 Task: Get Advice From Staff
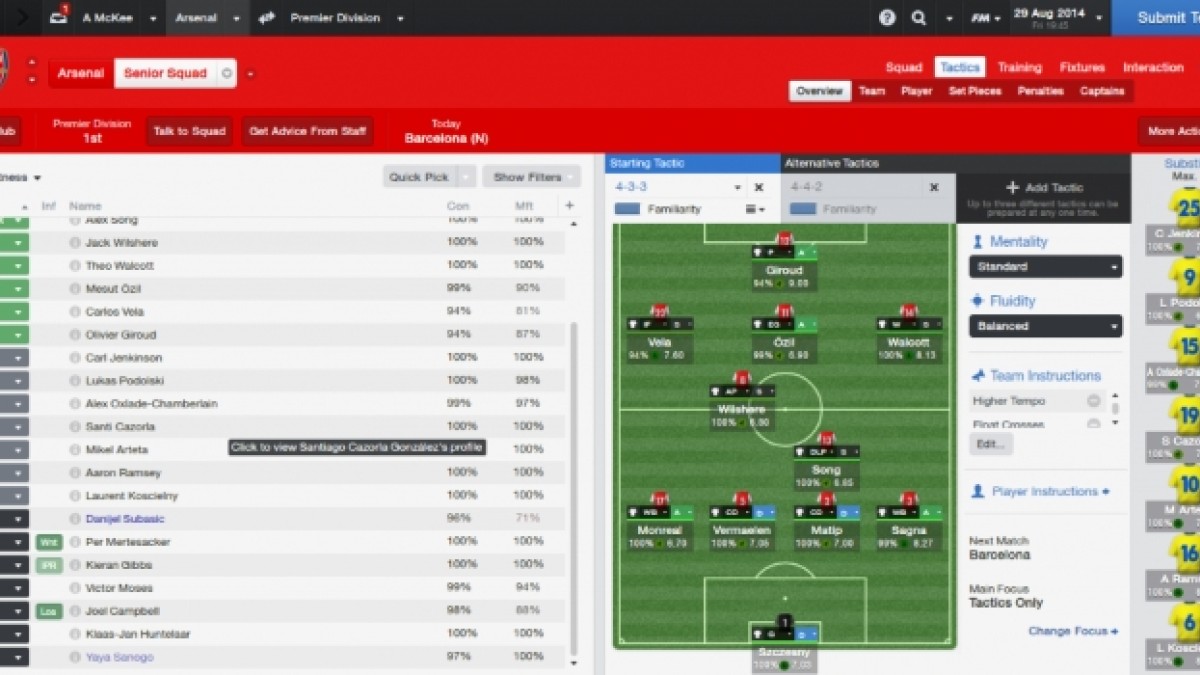coord(307,131)
